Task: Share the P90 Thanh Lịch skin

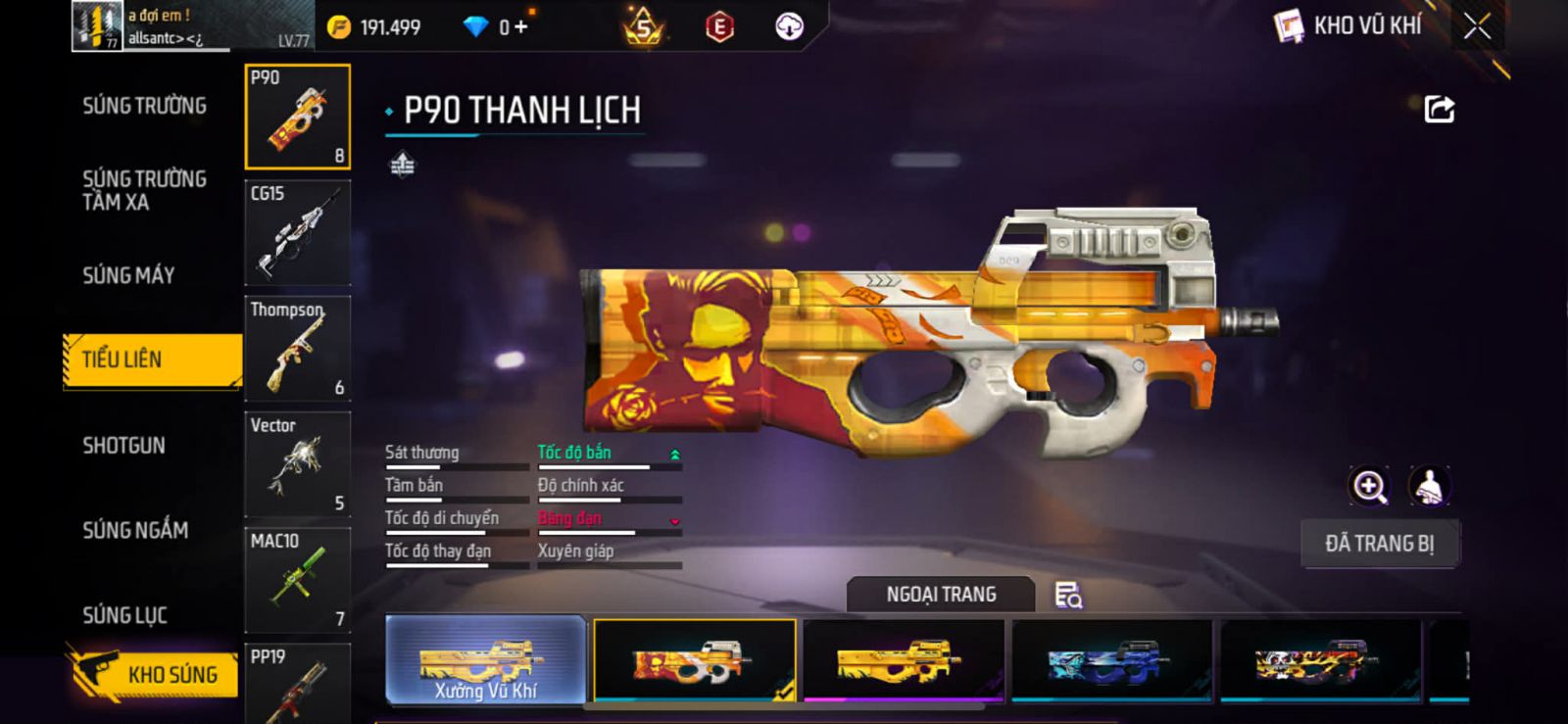Action: [1439, 109]
